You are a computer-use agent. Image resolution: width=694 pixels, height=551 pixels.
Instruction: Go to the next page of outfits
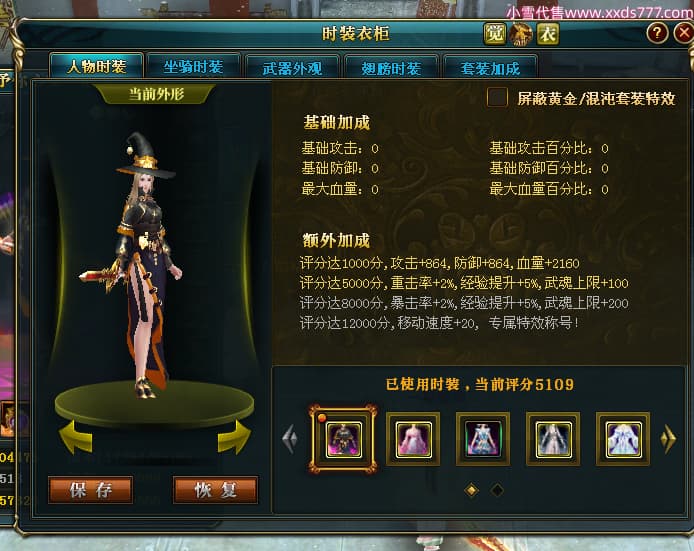point(669,439)
